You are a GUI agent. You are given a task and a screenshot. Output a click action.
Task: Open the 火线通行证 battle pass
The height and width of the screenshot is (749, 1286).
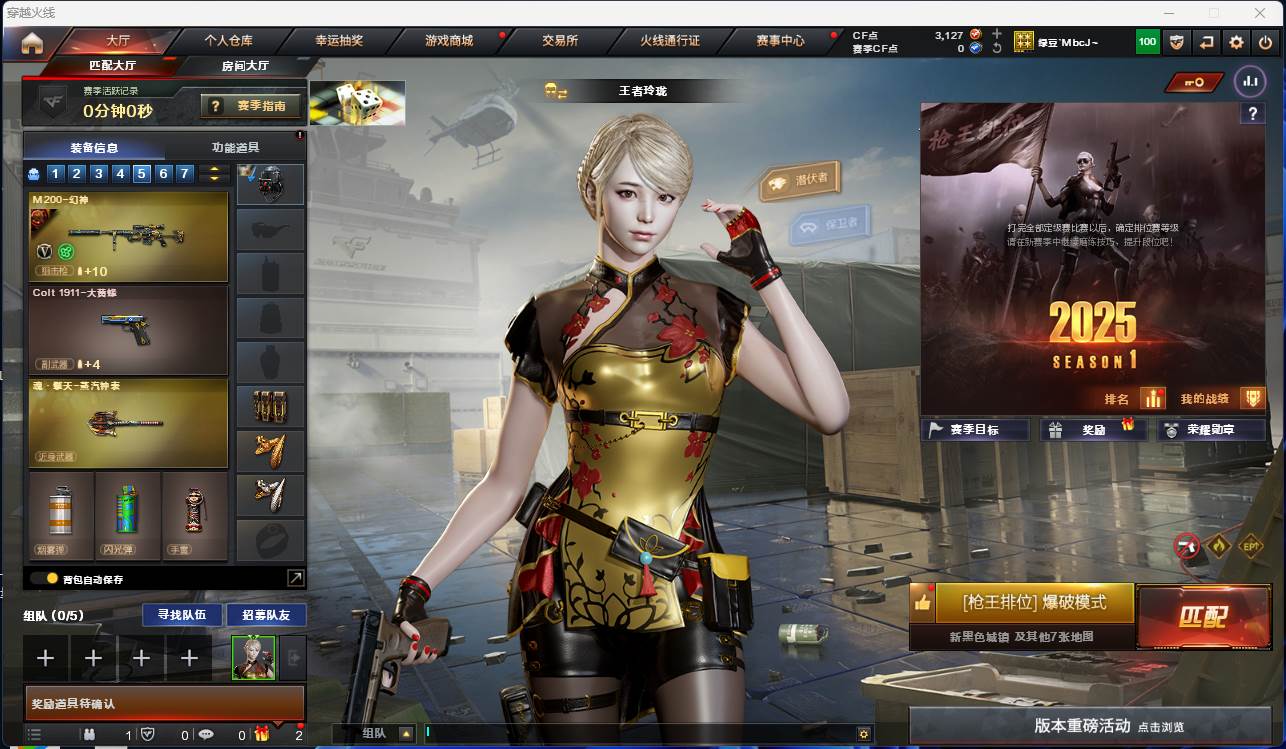(670, 41)
